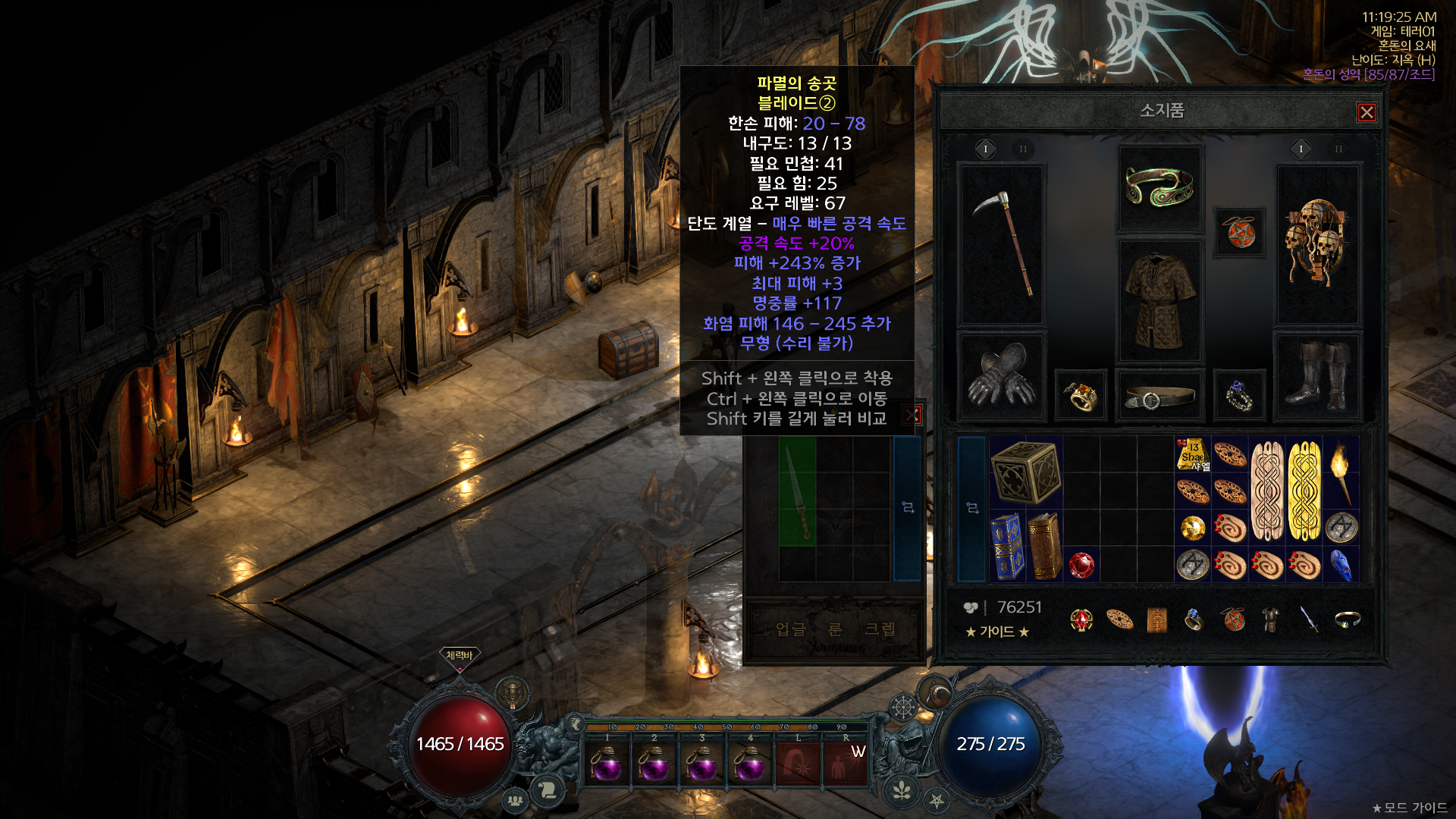This screenshot has width=1456, height=819.
Task: Pick the dagger inside the cube grid
Action: tap(797, 491)
